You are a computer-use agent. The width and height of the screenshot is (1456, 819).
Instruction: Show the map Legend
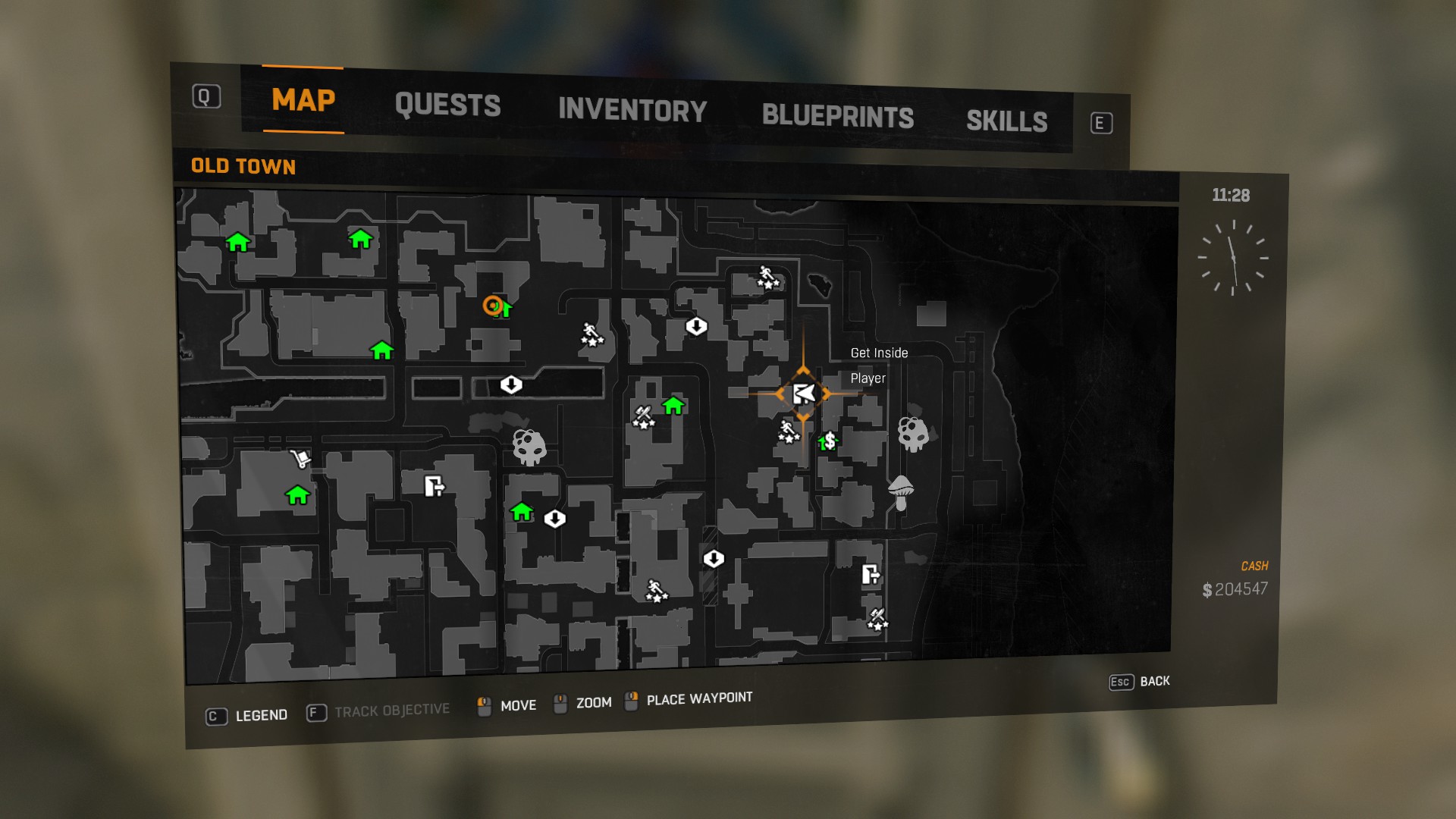coord(247,715)
